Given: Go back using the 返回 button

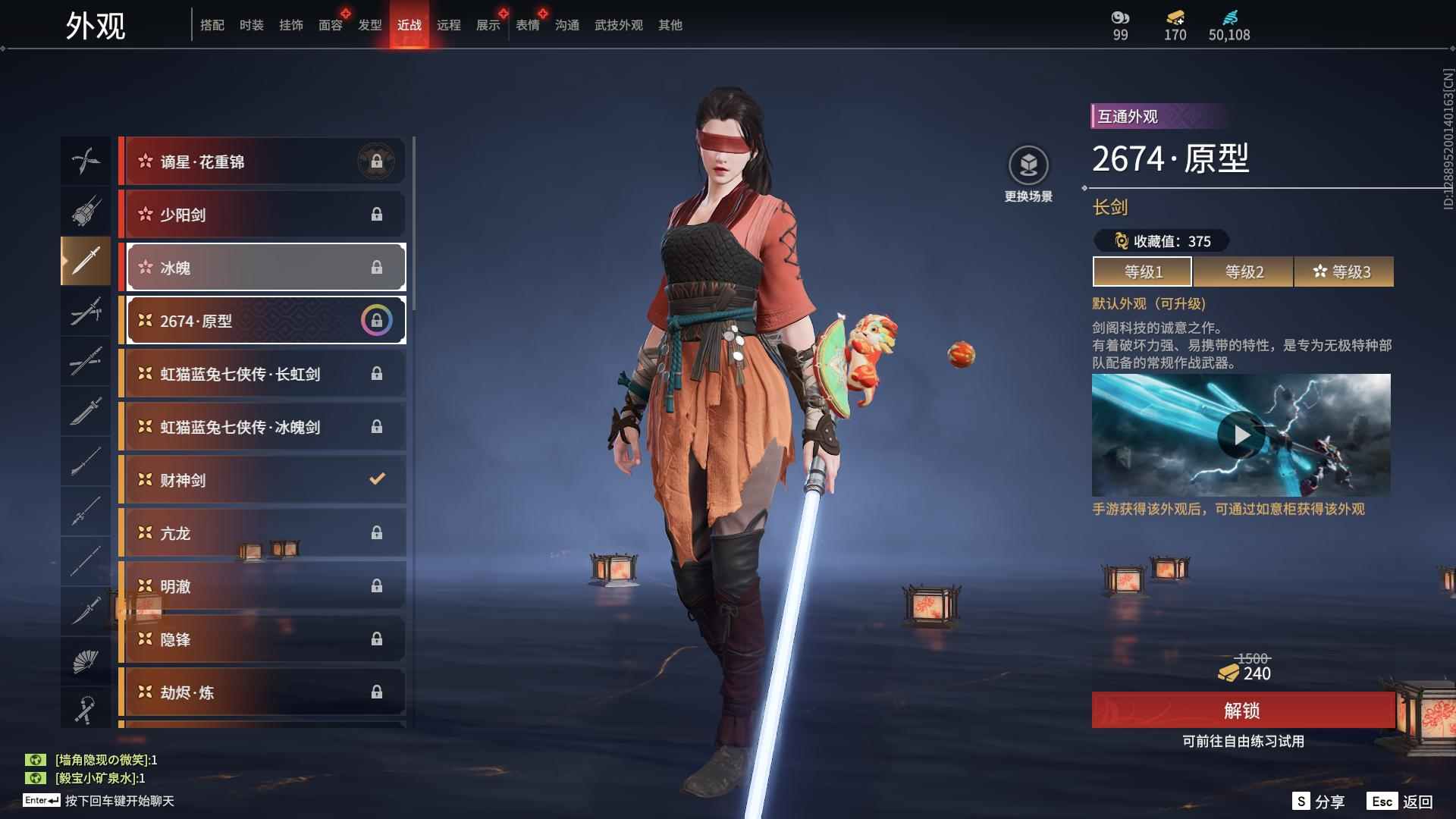Looking at the screenshot, I should (x=1401, y=802).
